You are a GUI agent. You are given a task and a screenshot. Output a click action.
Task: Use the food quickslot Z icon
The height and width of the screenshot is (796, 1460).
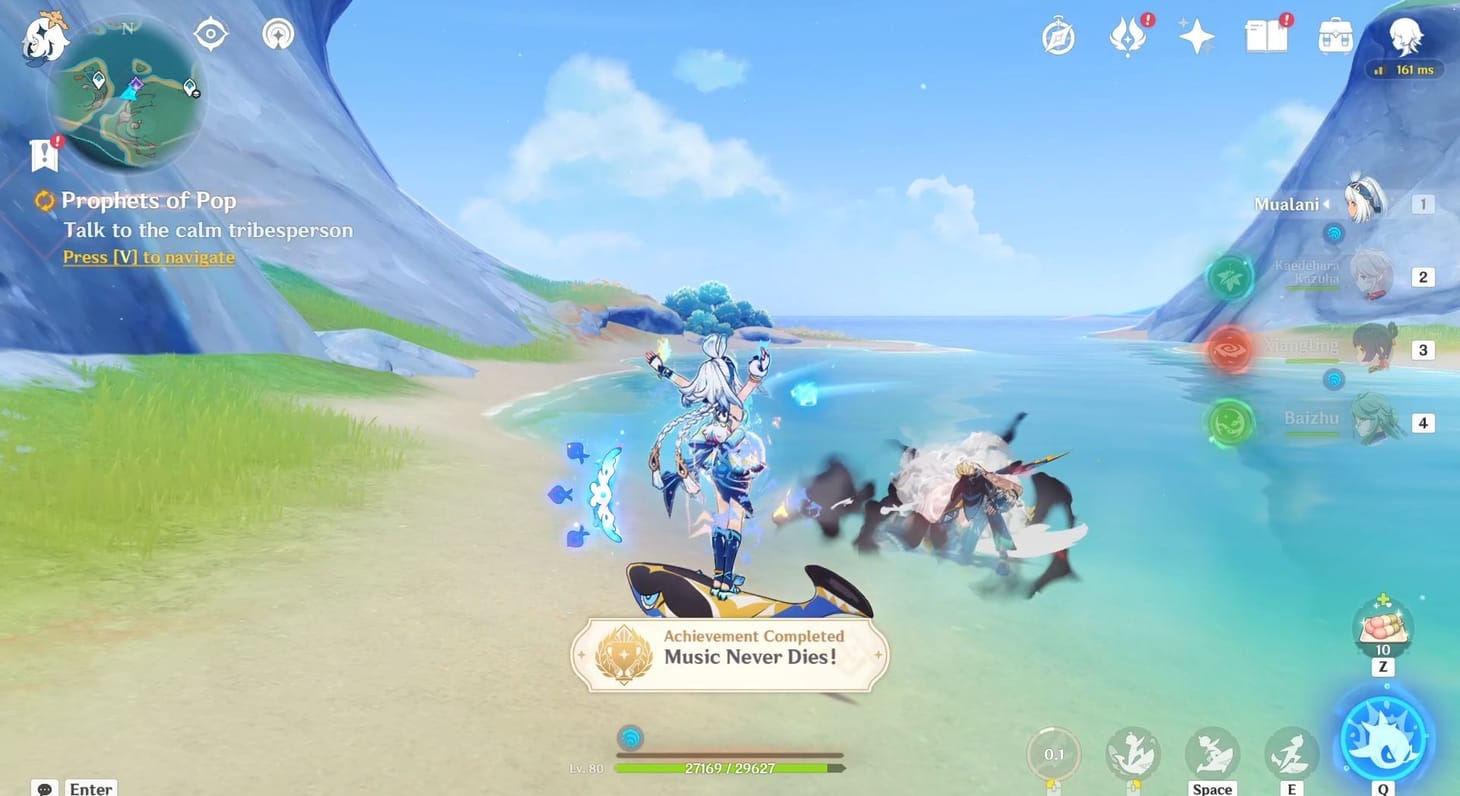(x=1382, y=627)
